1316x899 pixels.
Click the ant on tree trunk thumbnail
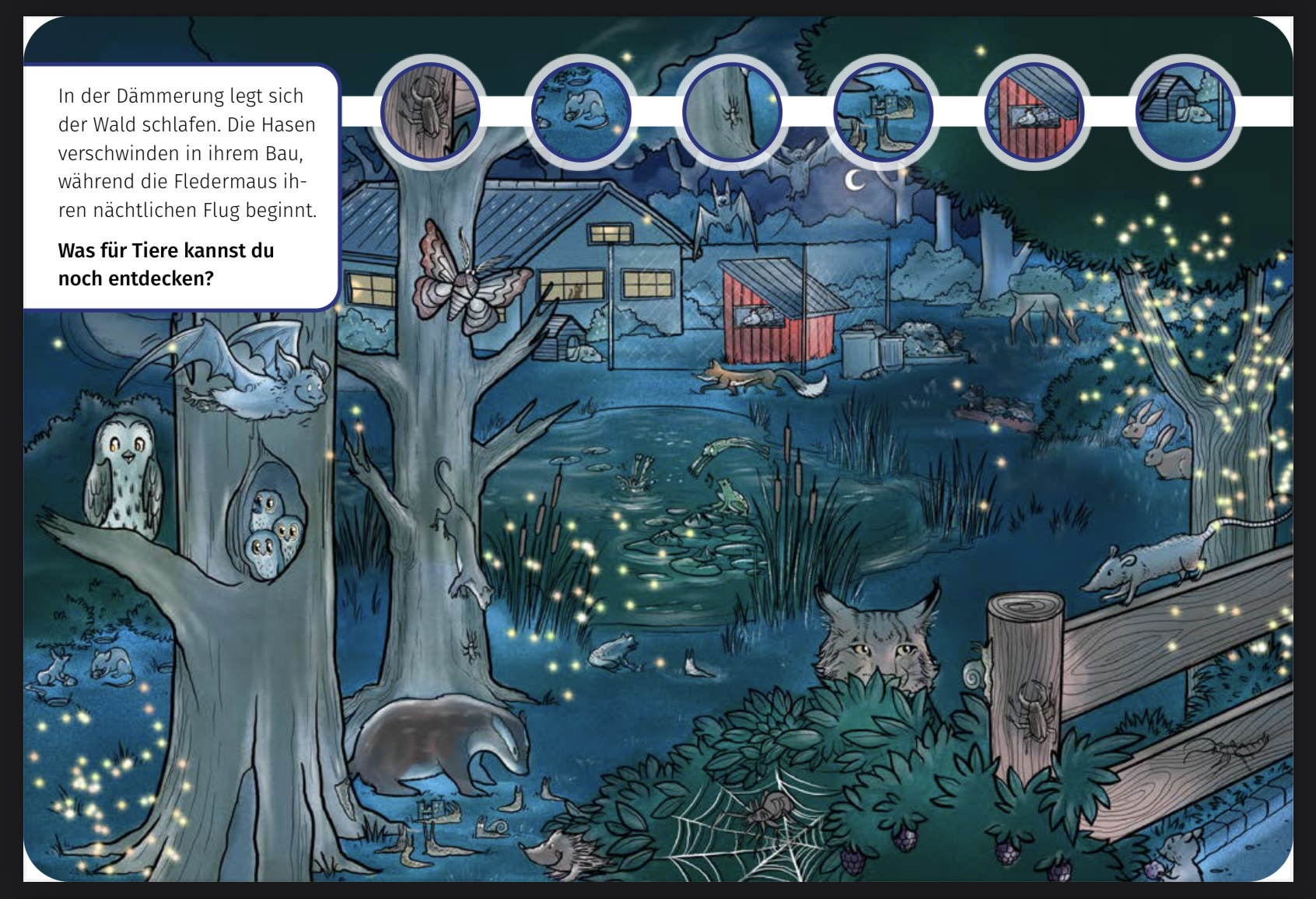[x=731, y=111]
